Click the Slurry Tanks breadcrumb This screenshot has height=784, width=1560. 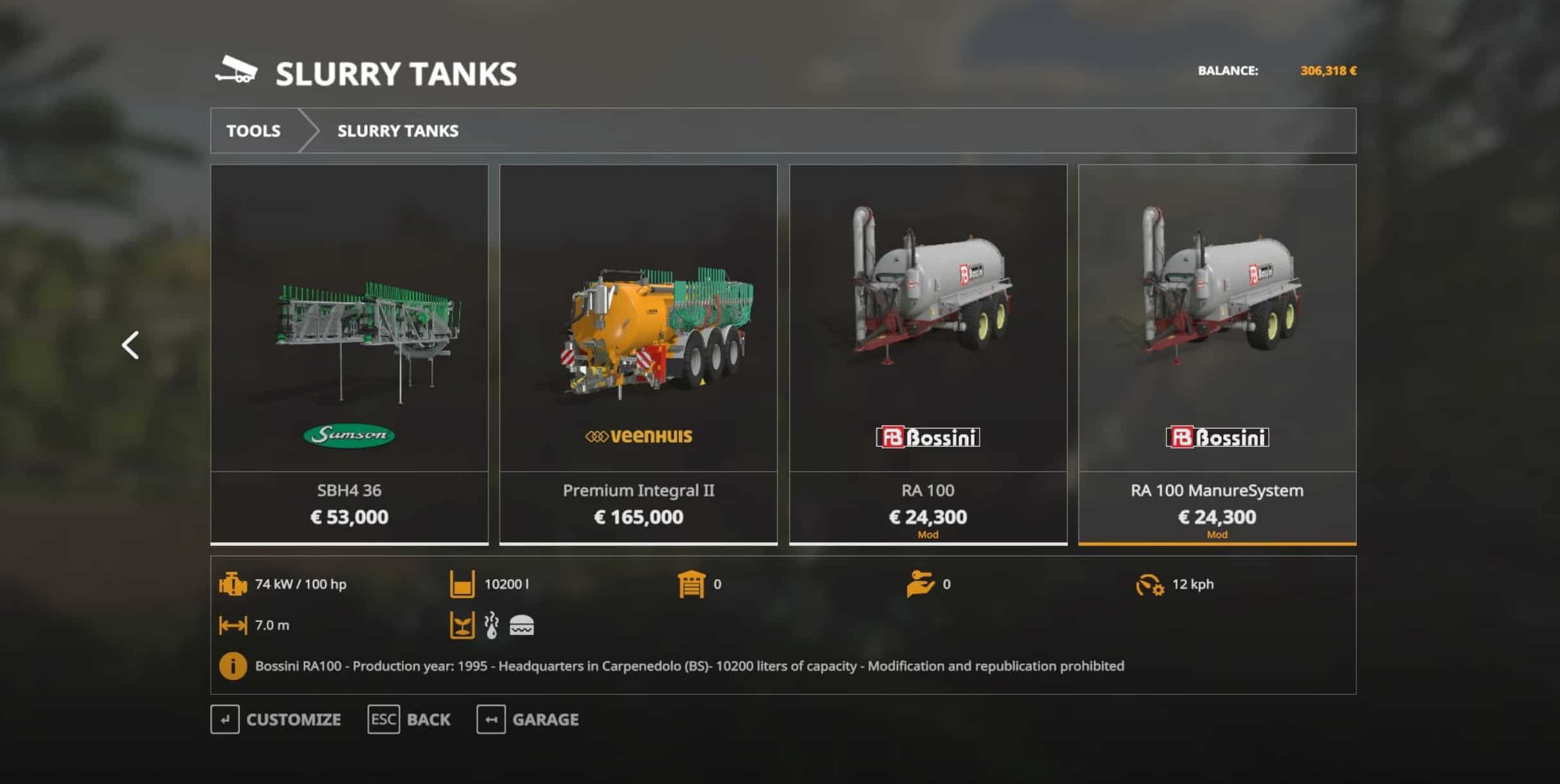click(x=398, y=131)
